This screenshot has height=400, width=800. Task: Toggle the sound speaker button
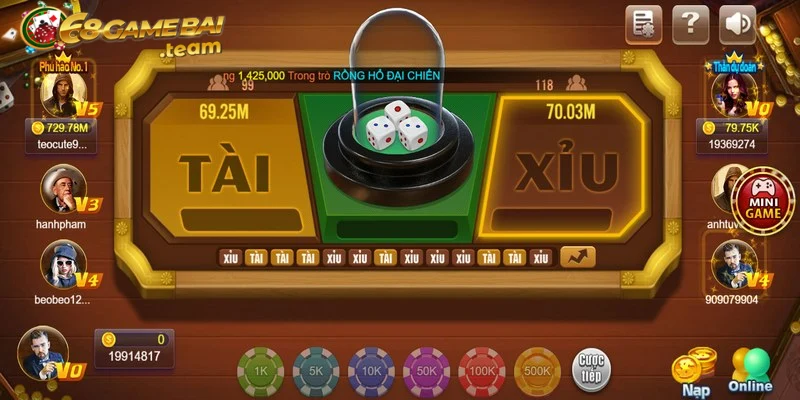click(x=738, y=23)
